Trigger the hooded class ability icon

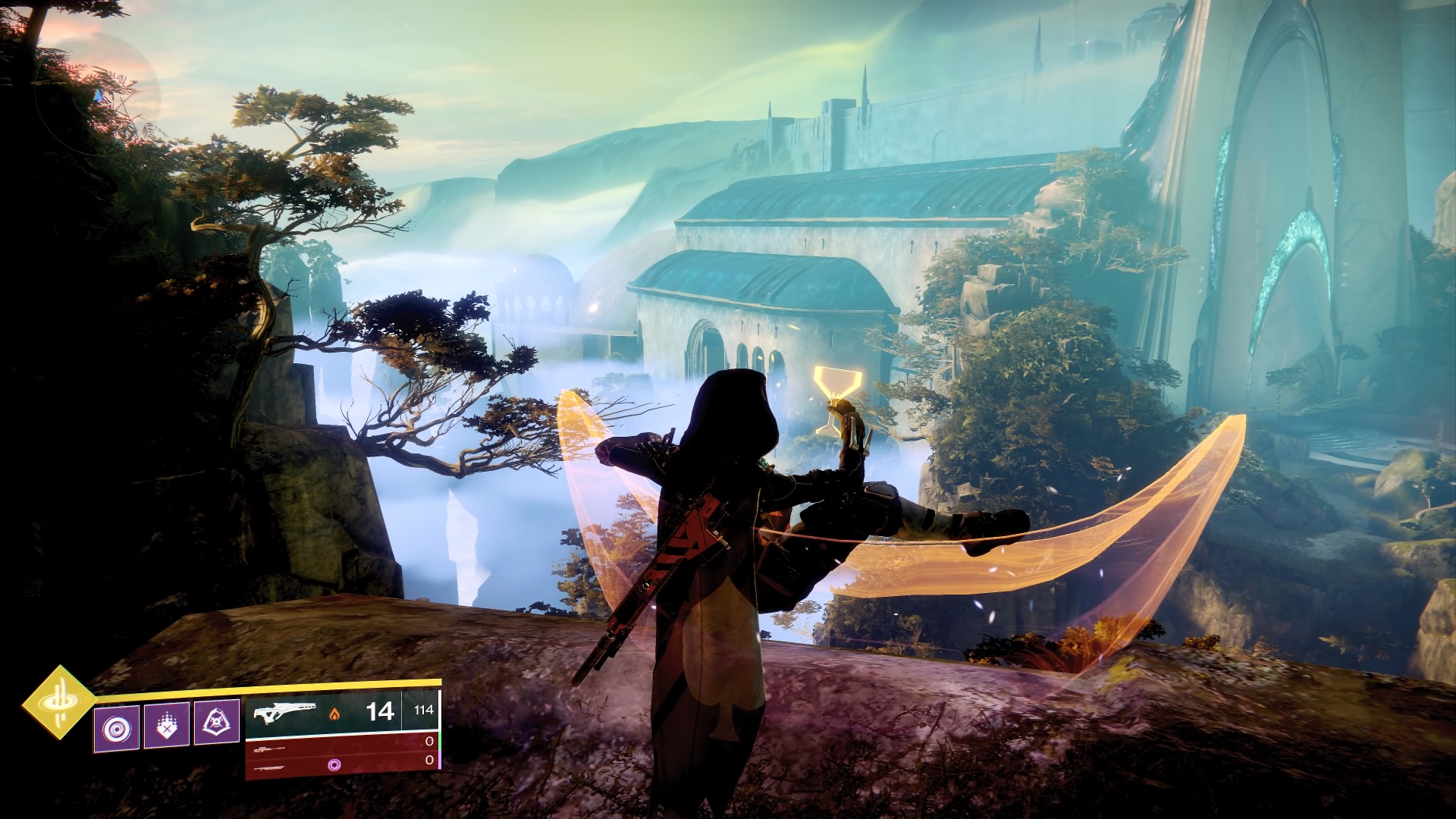pyautogui.click(x=217, y=725)
